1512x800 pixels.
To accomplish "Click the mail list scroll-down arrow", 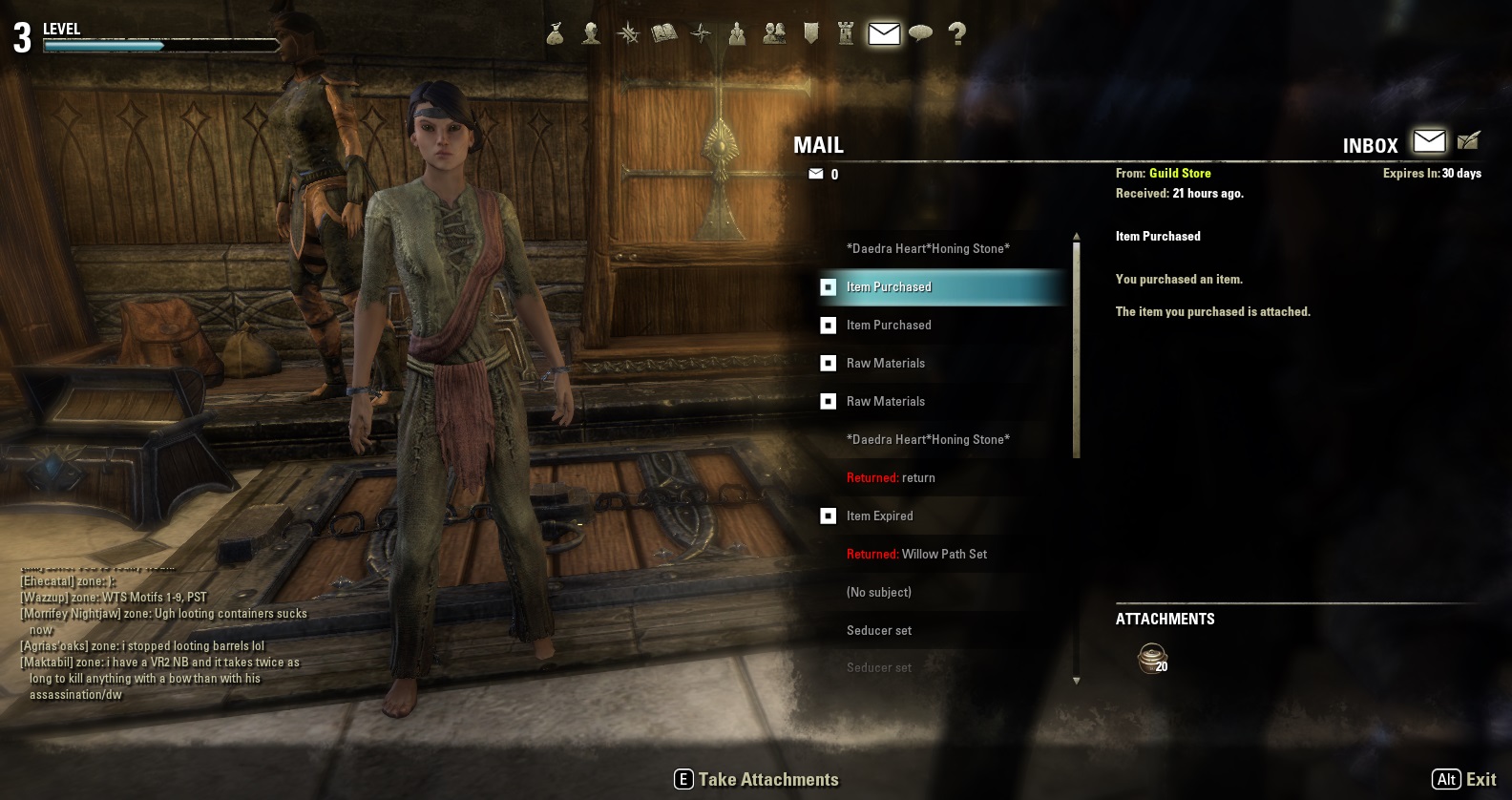I will 1077,681.
